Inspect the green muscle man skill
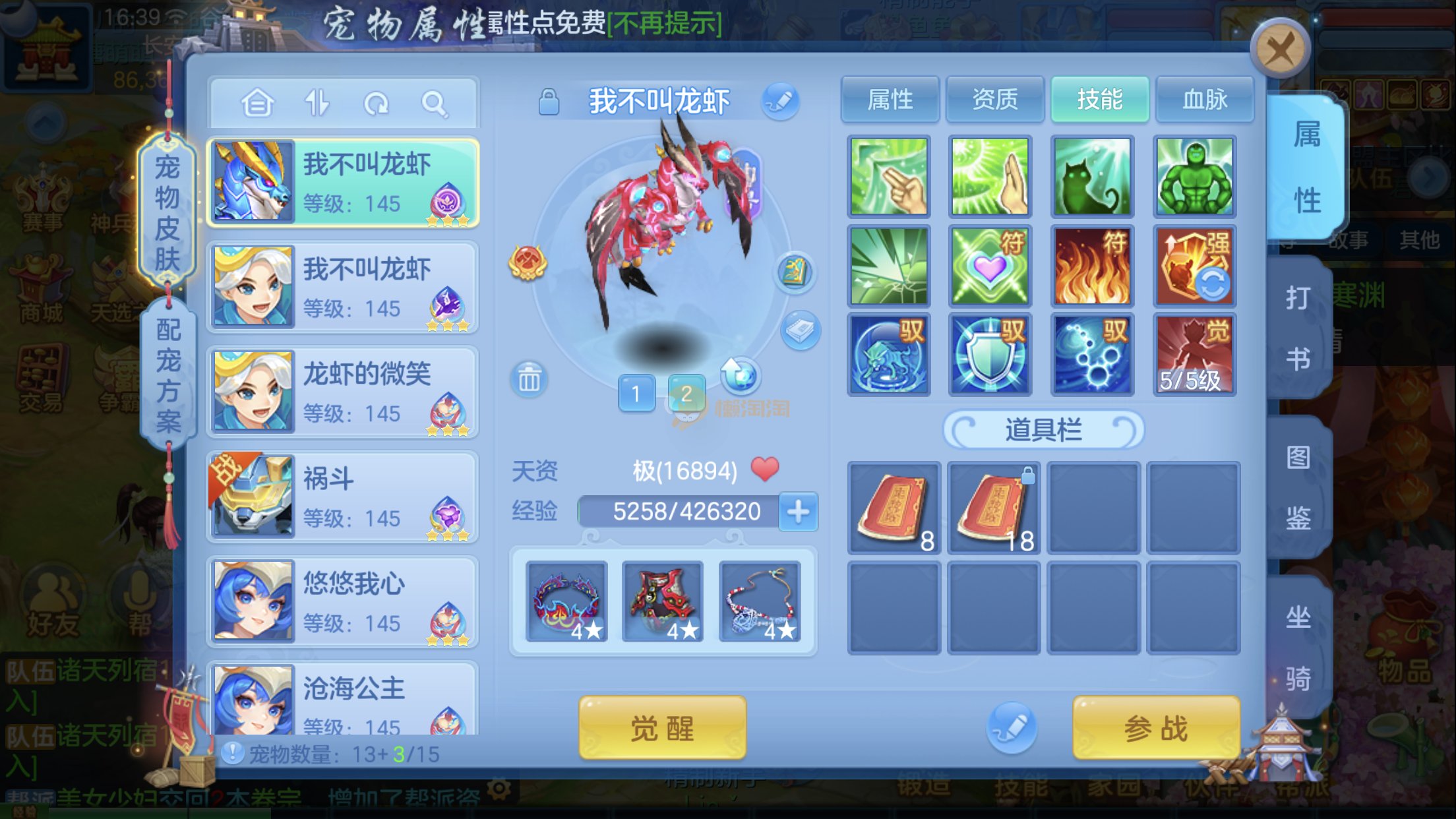The width and height of the screenshot is (1456, 819). (x=1194, y=177)
